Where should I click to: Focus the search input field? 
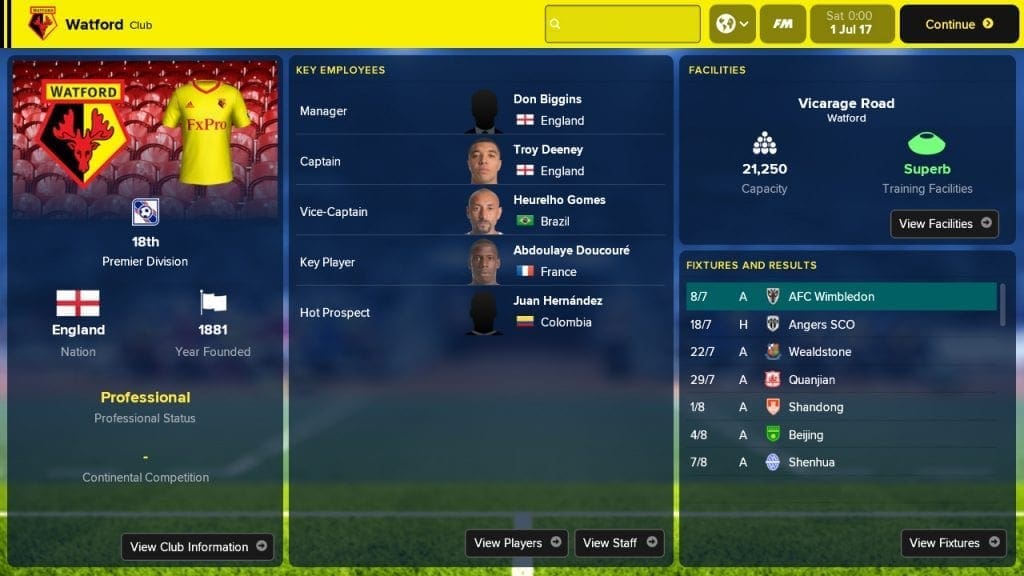(x=622, y=24)
